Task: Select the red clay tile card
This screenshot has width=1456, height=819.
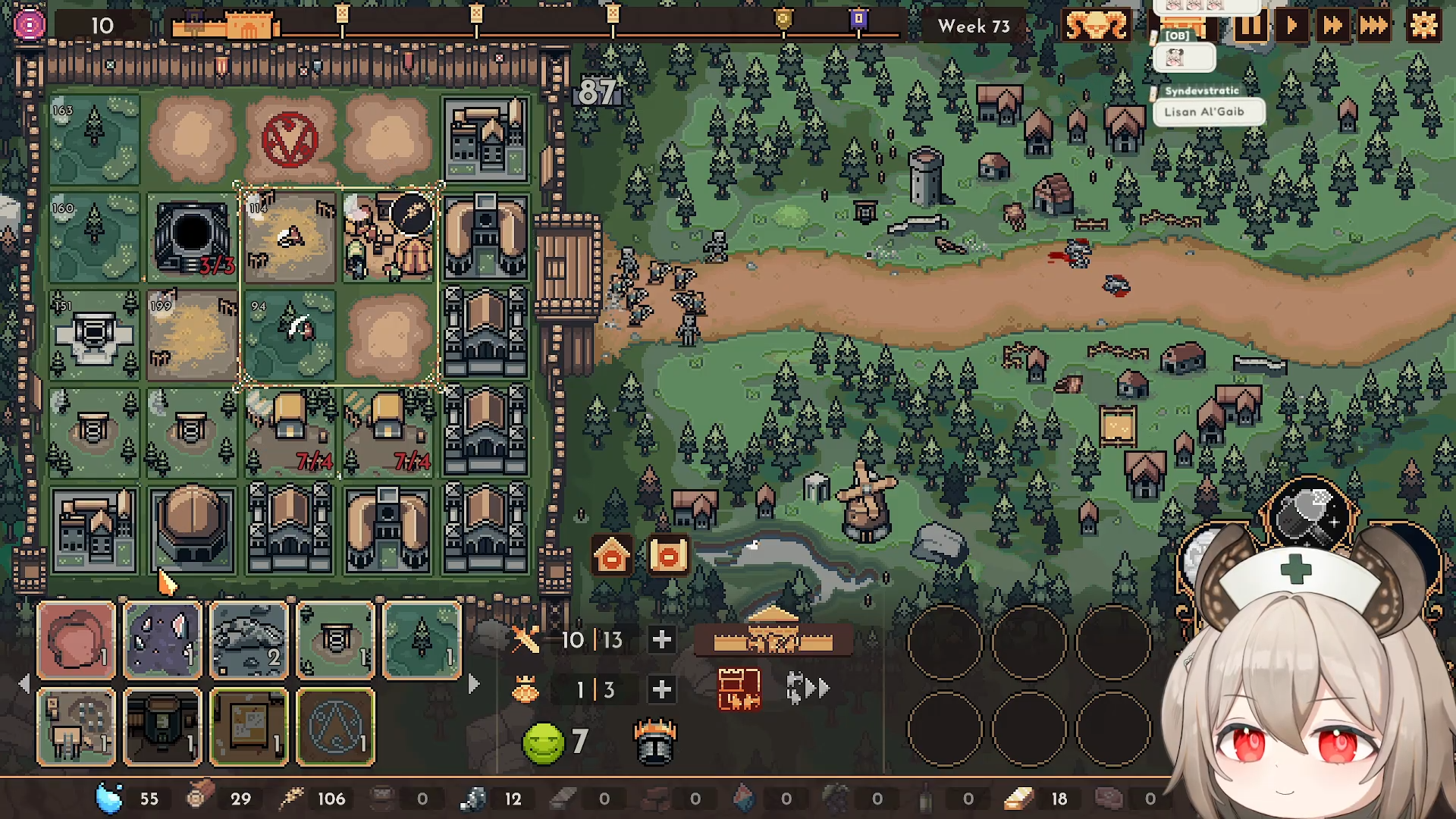Action: [x=77, y=639]
